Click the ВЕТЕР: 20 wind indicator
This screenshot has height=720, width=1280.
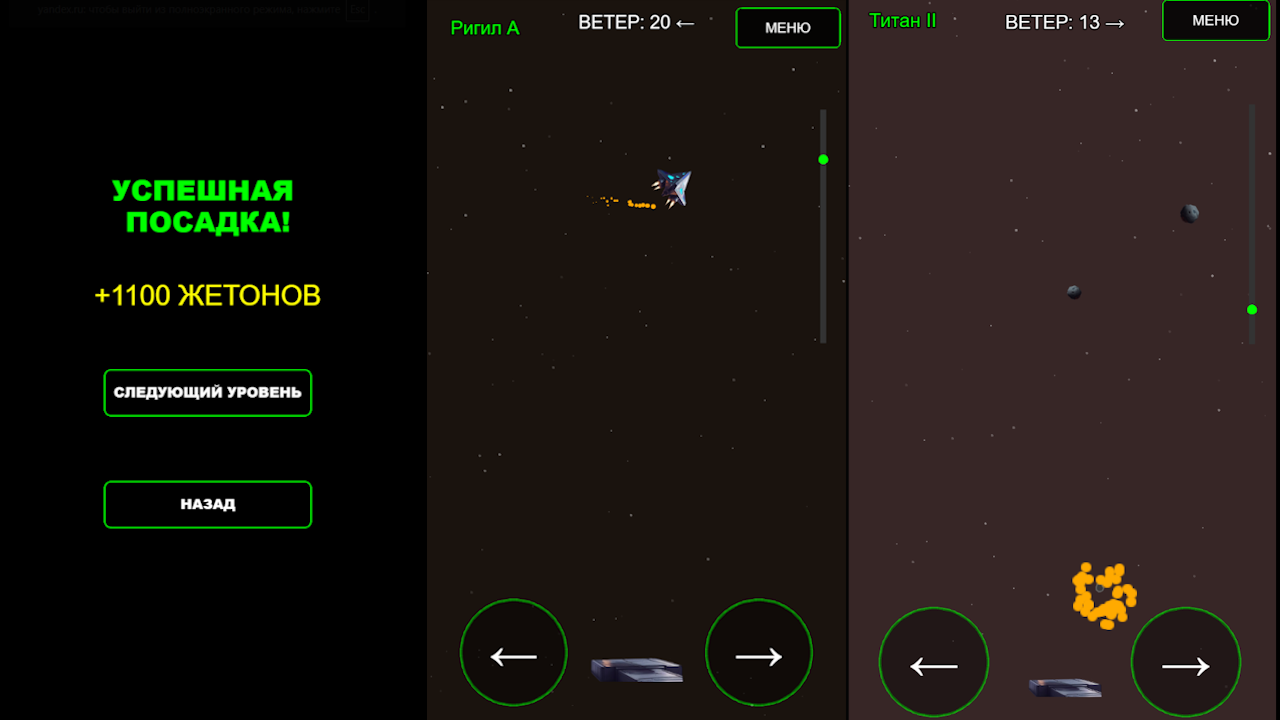click(x=635, y=20)
